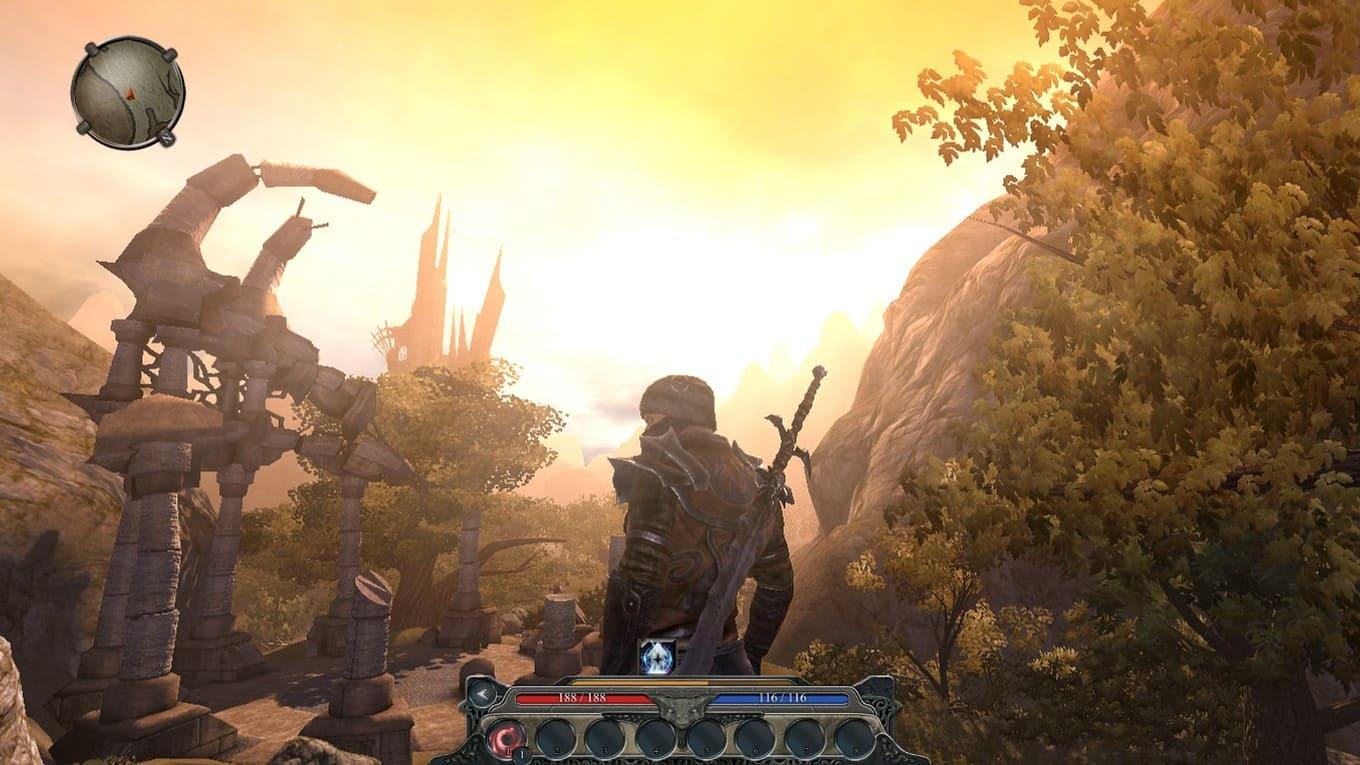Activate the red swirl skill in slot 1
This screenshot has width=1360, height=765.
pyautogui.click(x=506, y=738)
